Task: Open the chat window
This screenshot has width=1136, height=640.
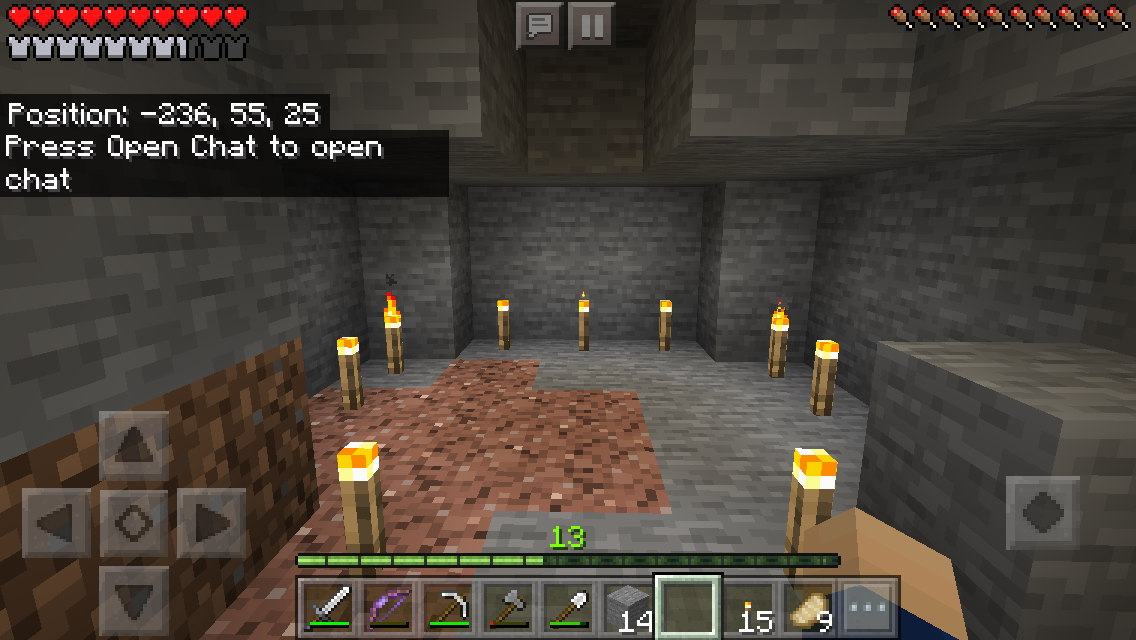Action: tap(539, 25)
